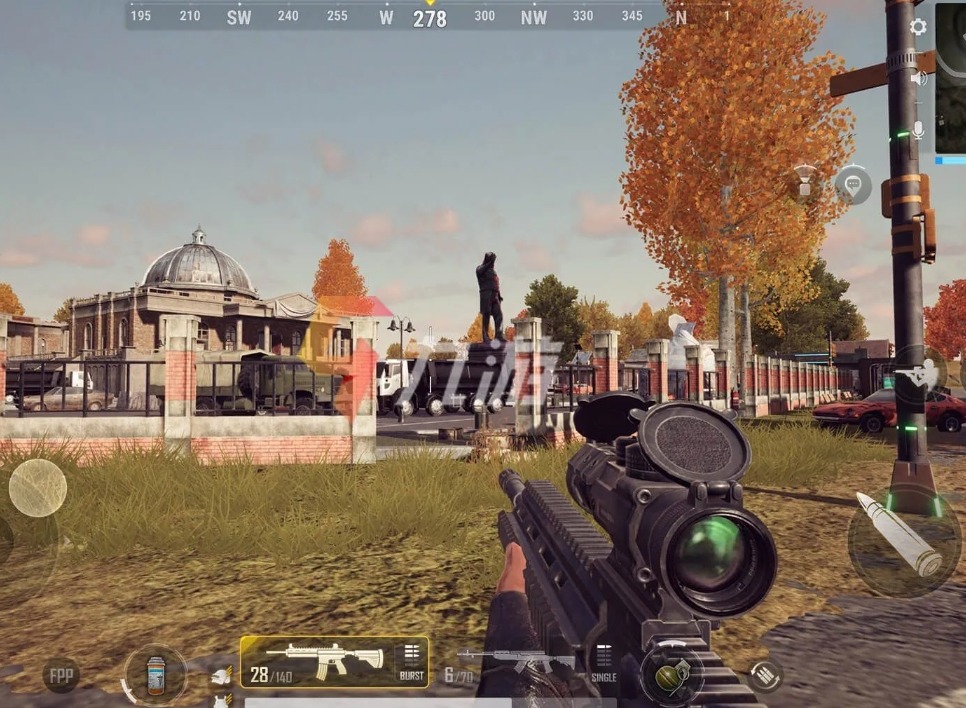Viewport: 966px width, 708px height.
Task: Switch to the secondary rifle slot
Action: 514,663
